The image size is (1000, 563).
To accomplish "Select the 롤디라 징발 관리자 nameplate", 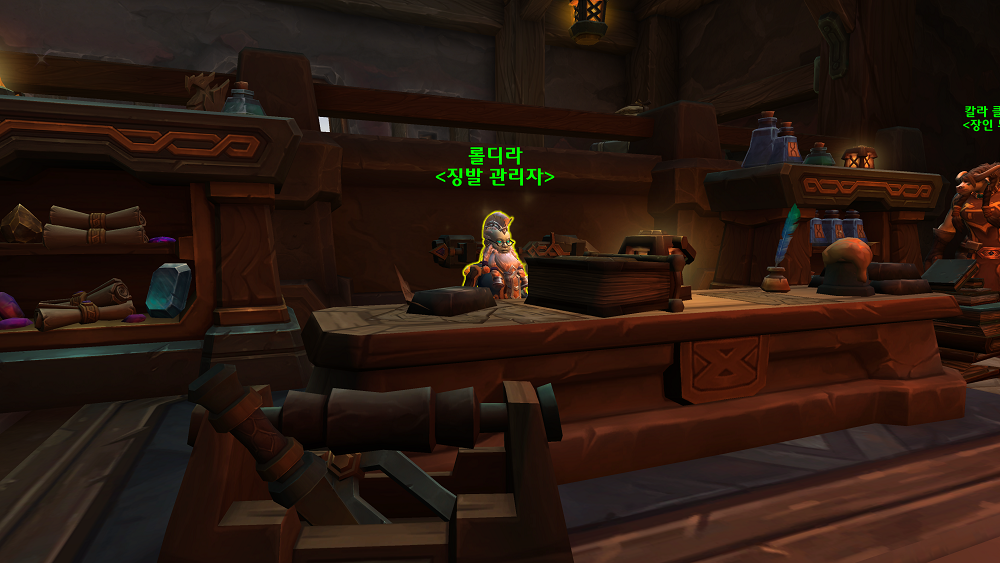I will (495, 166).
